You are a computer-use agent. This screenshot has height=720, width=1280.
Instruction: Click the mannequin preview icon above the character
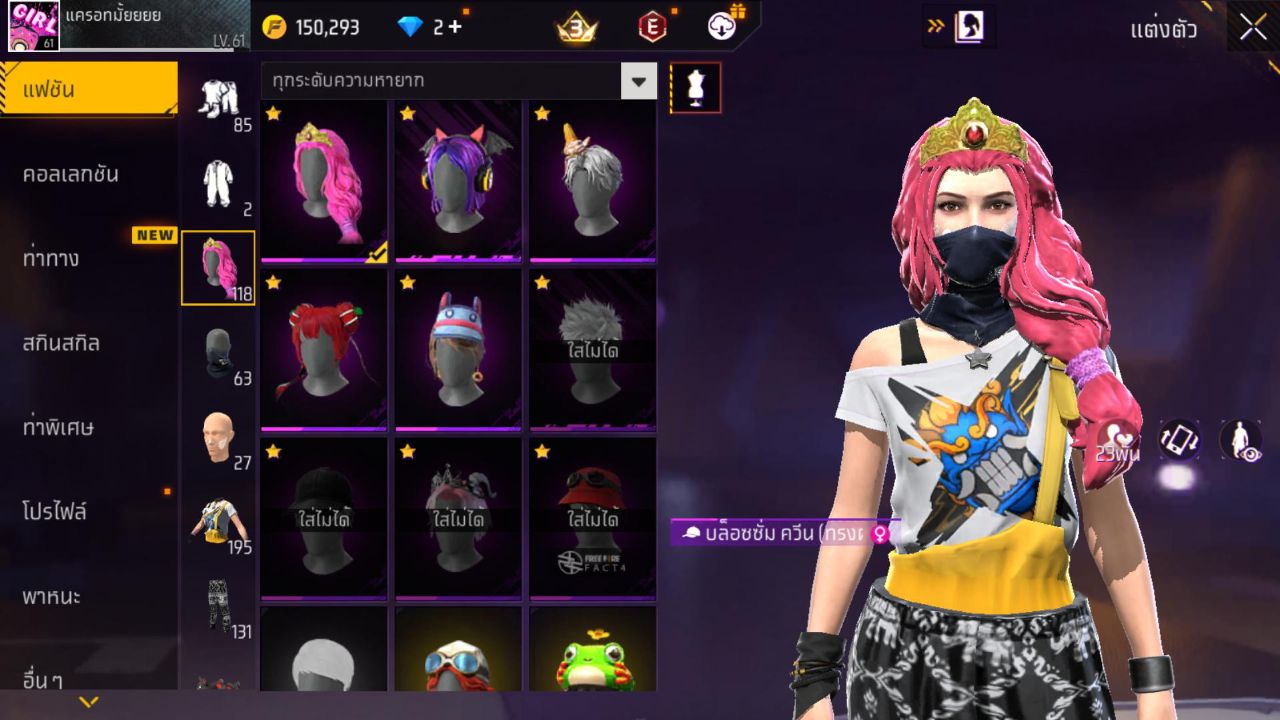695,87
